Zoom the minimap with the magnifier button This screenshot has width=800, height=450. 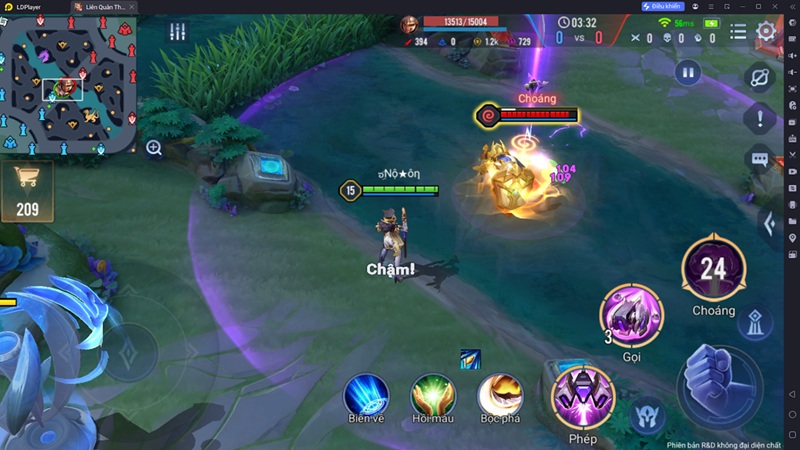154,148
